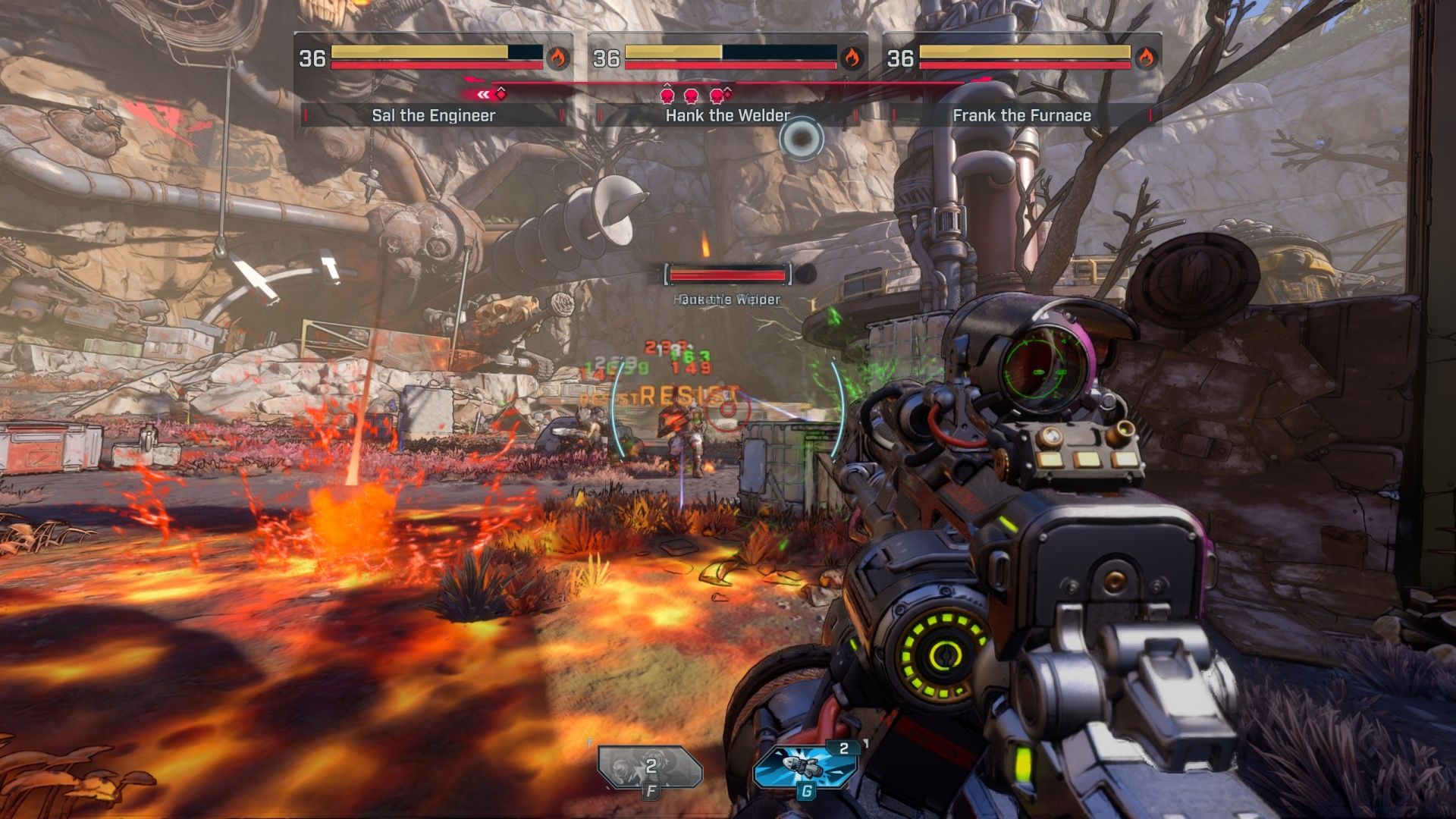Click Hank the Welder's fire element icon
The image size is (1456, 819).
click(x=852, y=58)
